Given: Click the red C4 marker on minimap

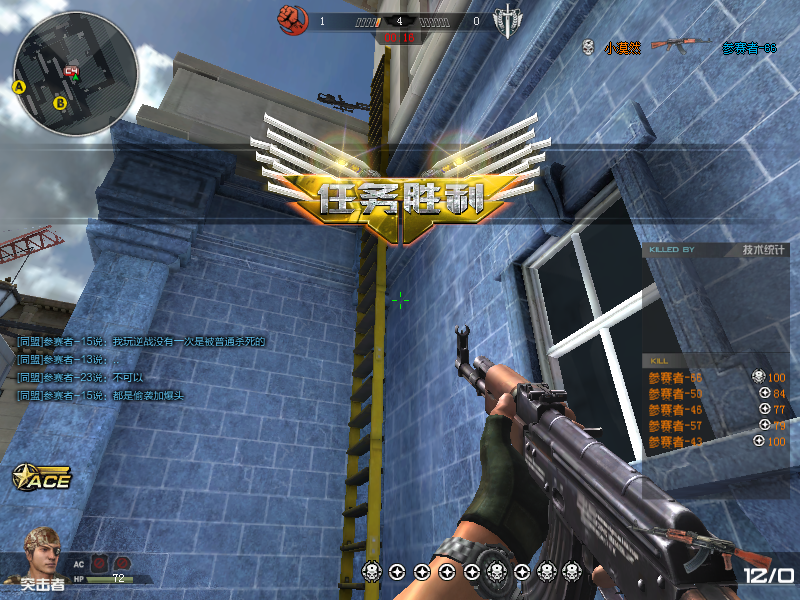Looking at the screenshot, I should (71, 70).
